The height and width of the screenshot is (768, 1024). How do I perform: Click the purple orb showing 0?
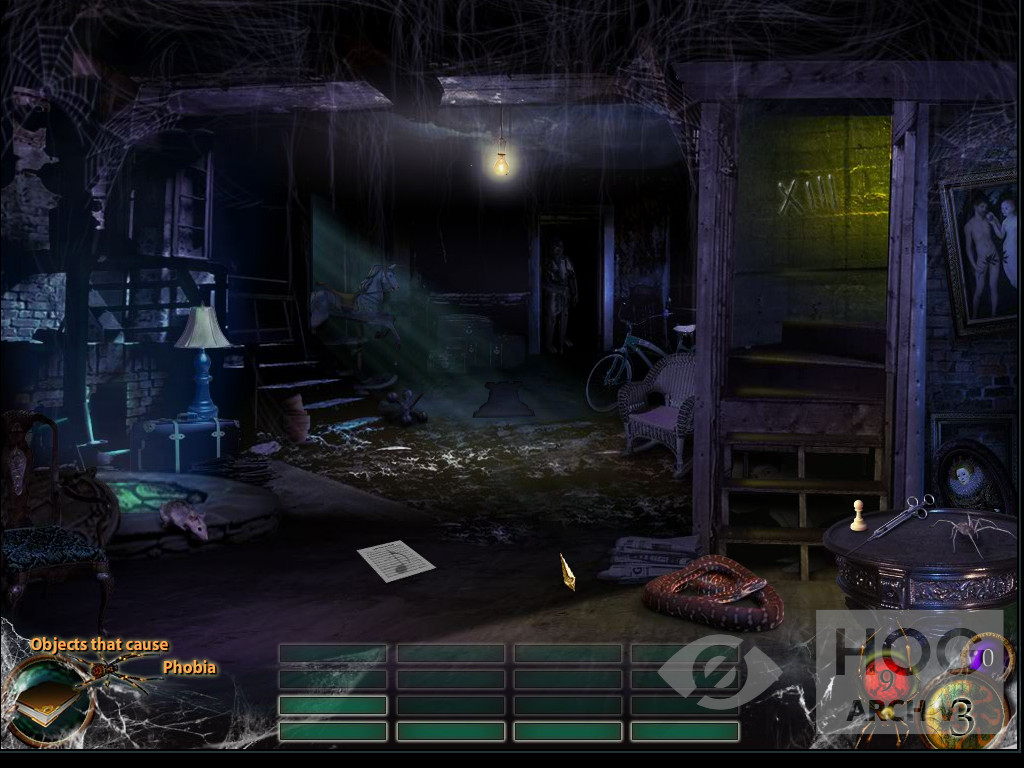tap(984, 659)
